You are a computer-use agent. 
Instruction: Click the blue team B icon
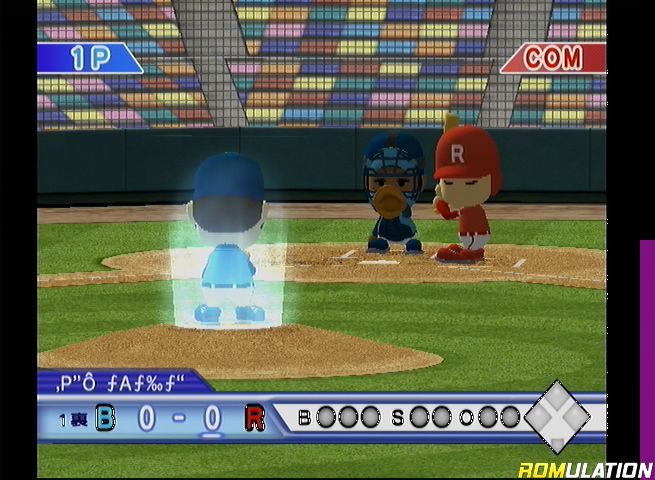[105, 417]
